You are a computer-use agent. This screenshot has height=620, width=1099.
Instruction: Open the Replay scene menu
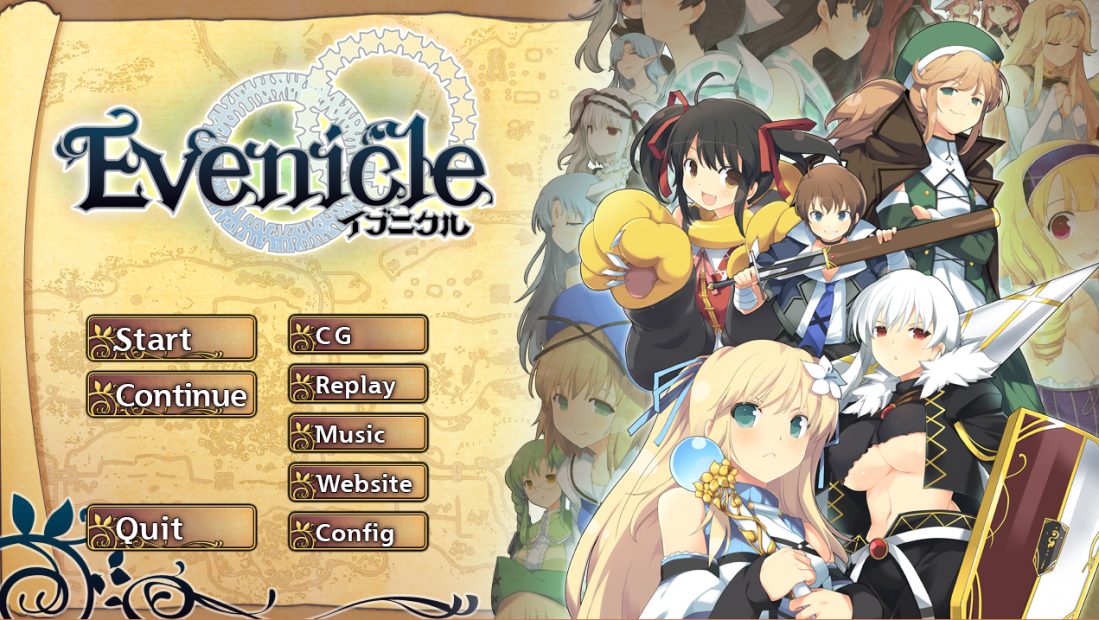click(358, 384)
